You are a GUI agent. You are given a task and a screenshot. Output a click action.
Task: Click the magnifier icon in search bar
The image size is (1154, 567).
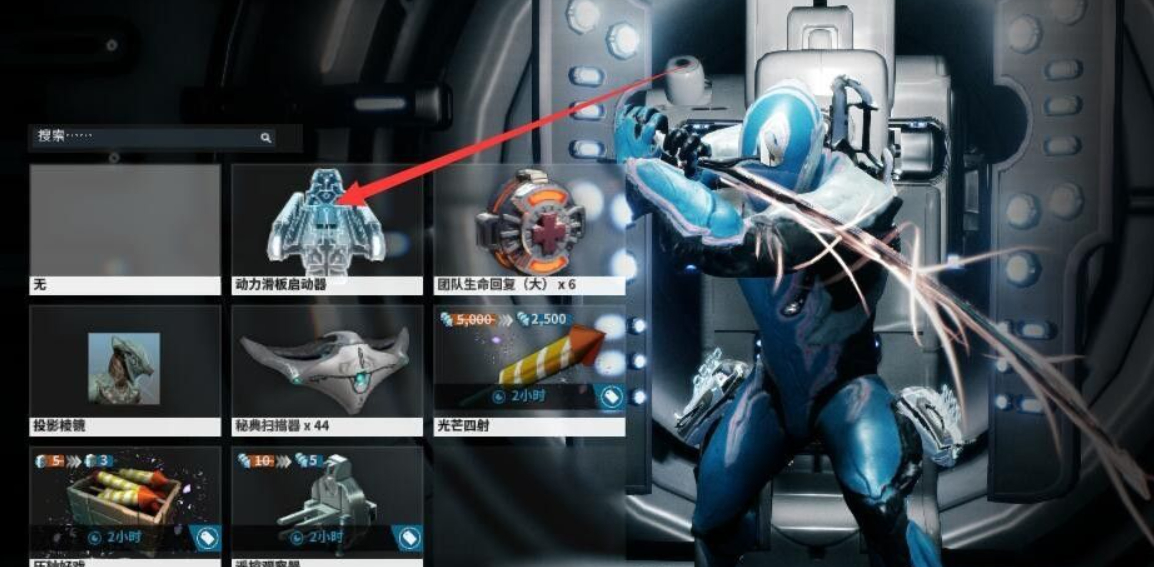[266, 138]
